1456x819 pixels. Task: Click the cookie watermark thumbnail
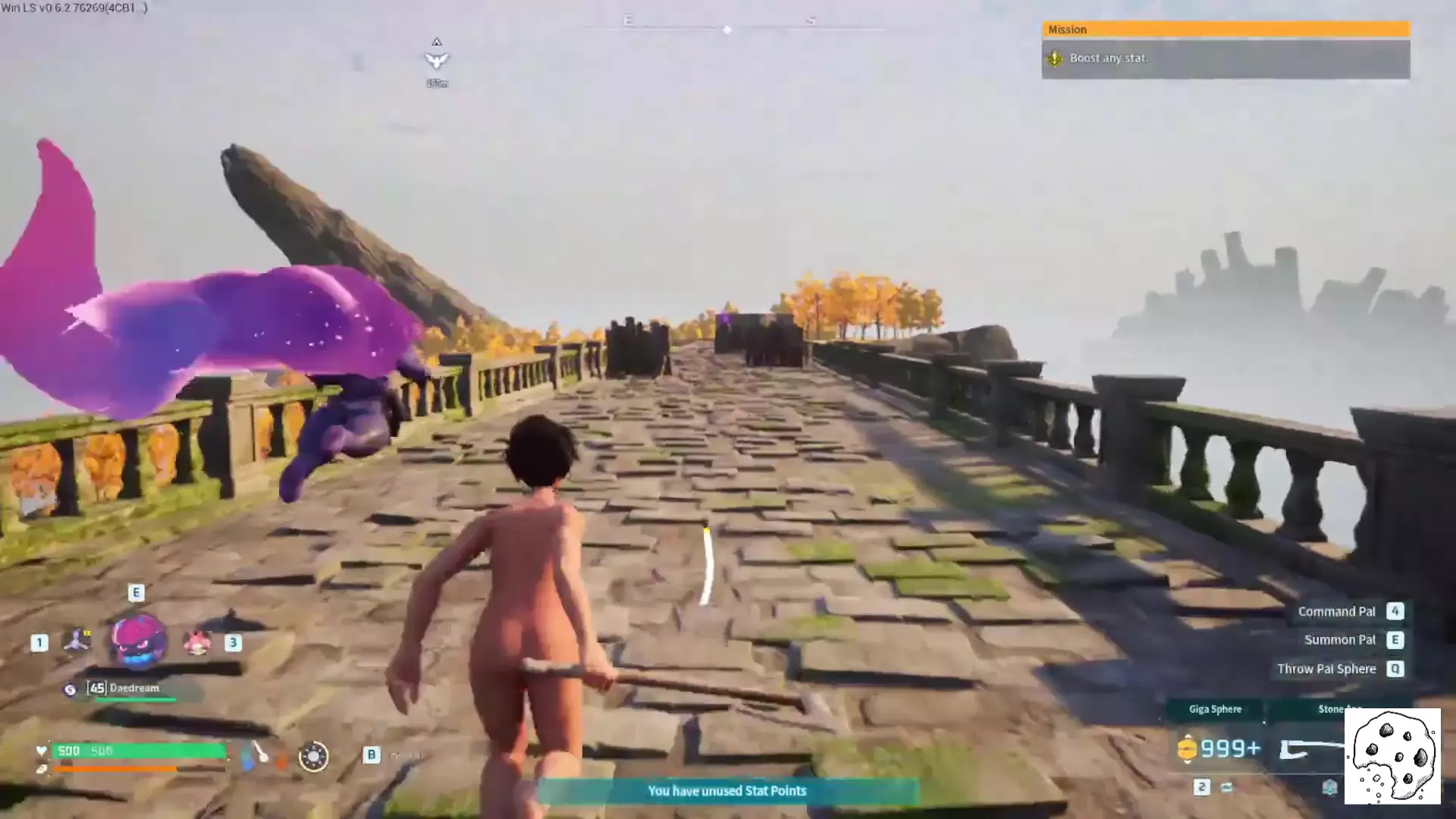click(1392, 756)
